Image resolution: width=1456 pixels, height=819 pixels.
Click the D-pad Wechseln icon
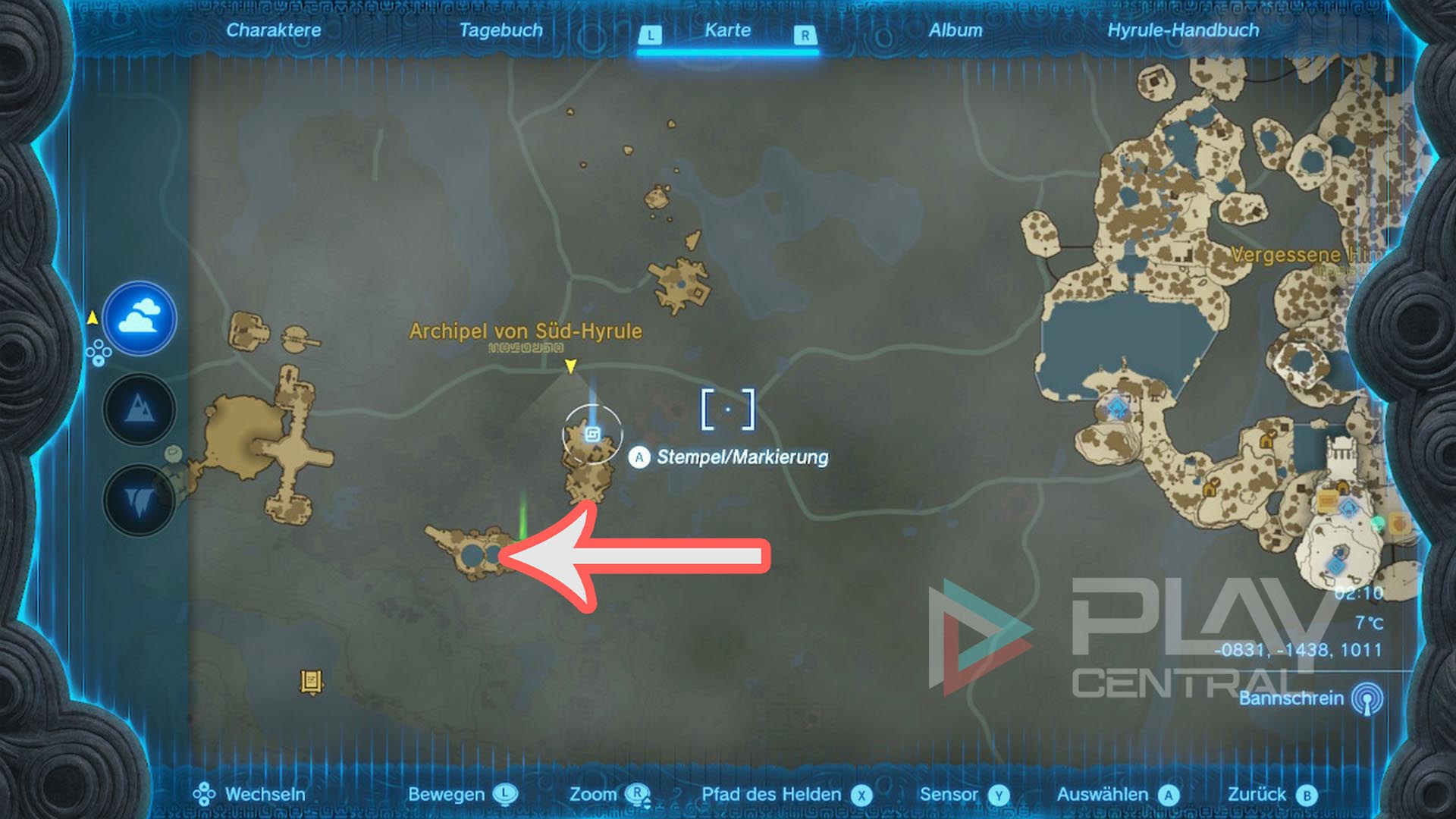204,795
